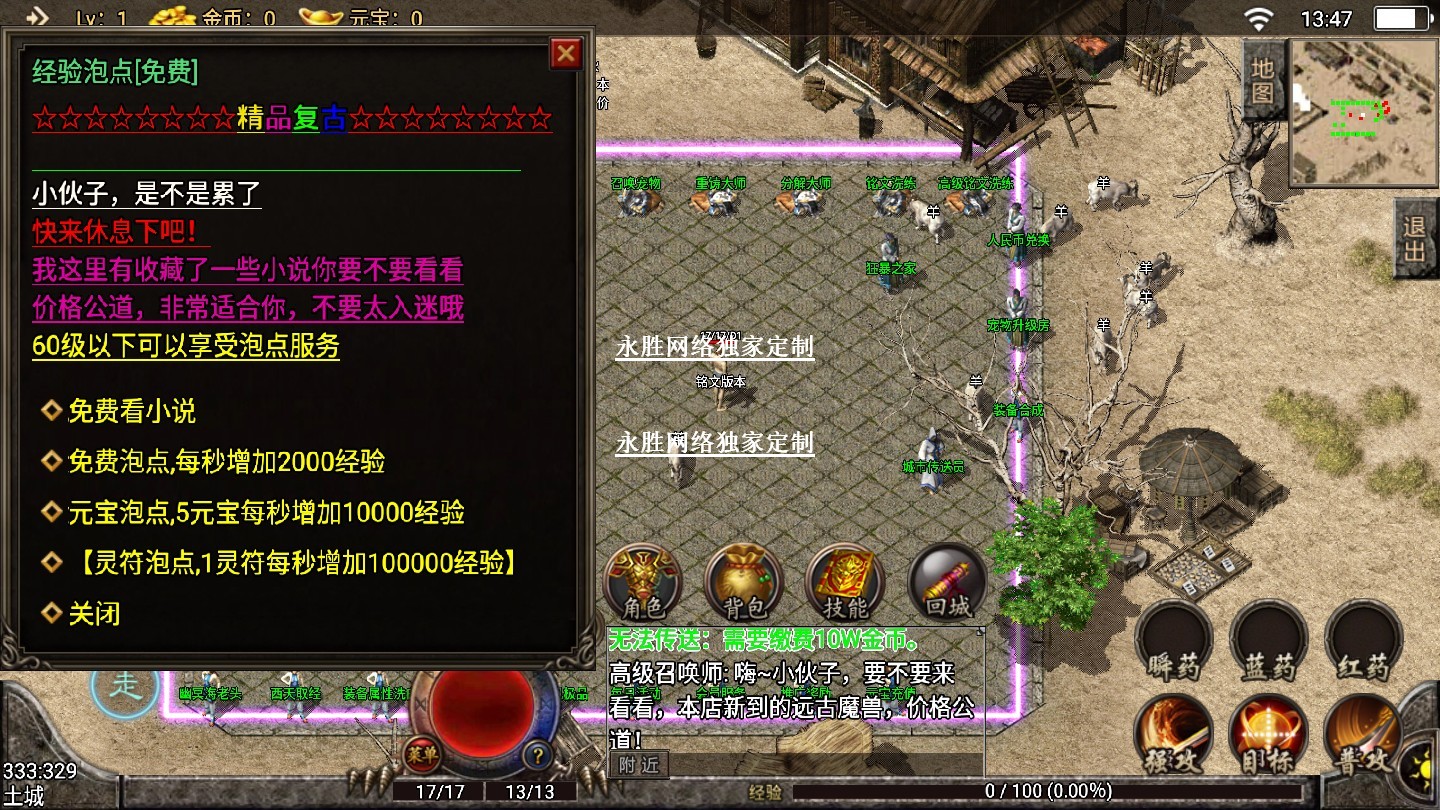Open the 背包 bag inventory
The width and height of the screenshot is (1440, 810).
[743, 582]
